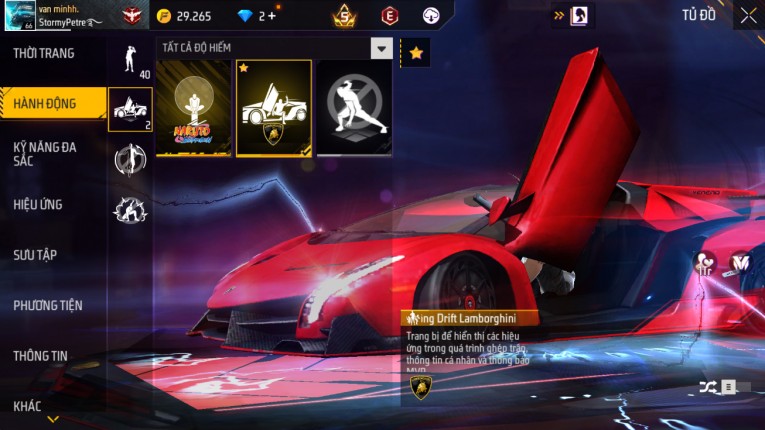This screenshot has width=765, height=430.
Task: Open the Thời Trang category
Action: coord(45,53)
